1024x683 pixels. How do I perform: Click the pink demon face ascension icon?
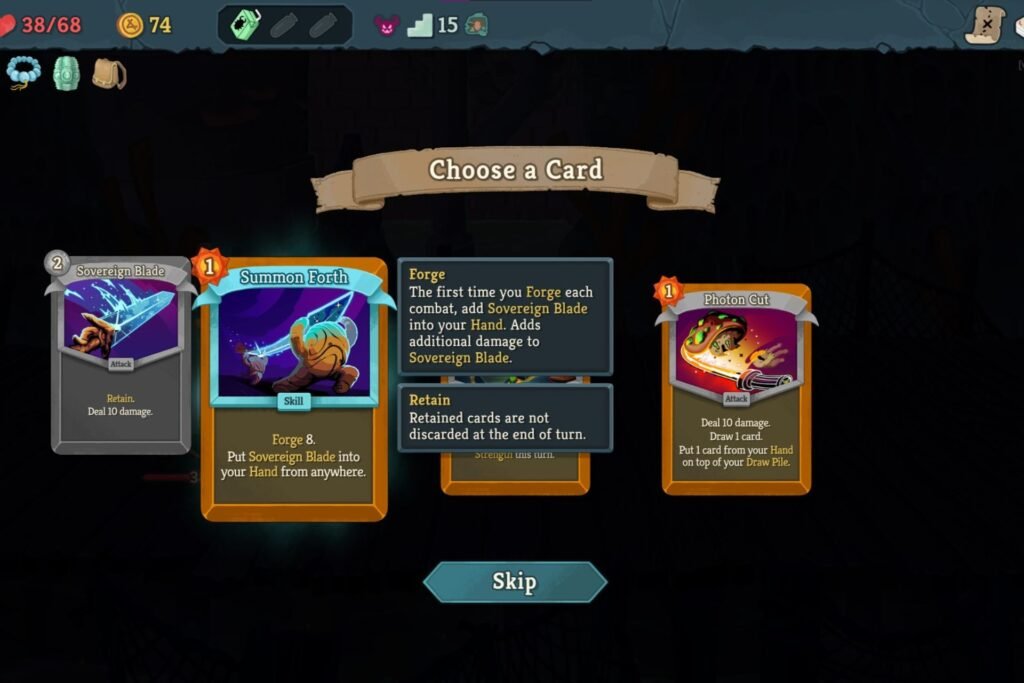pyautogui.click(x=386, y=25)
